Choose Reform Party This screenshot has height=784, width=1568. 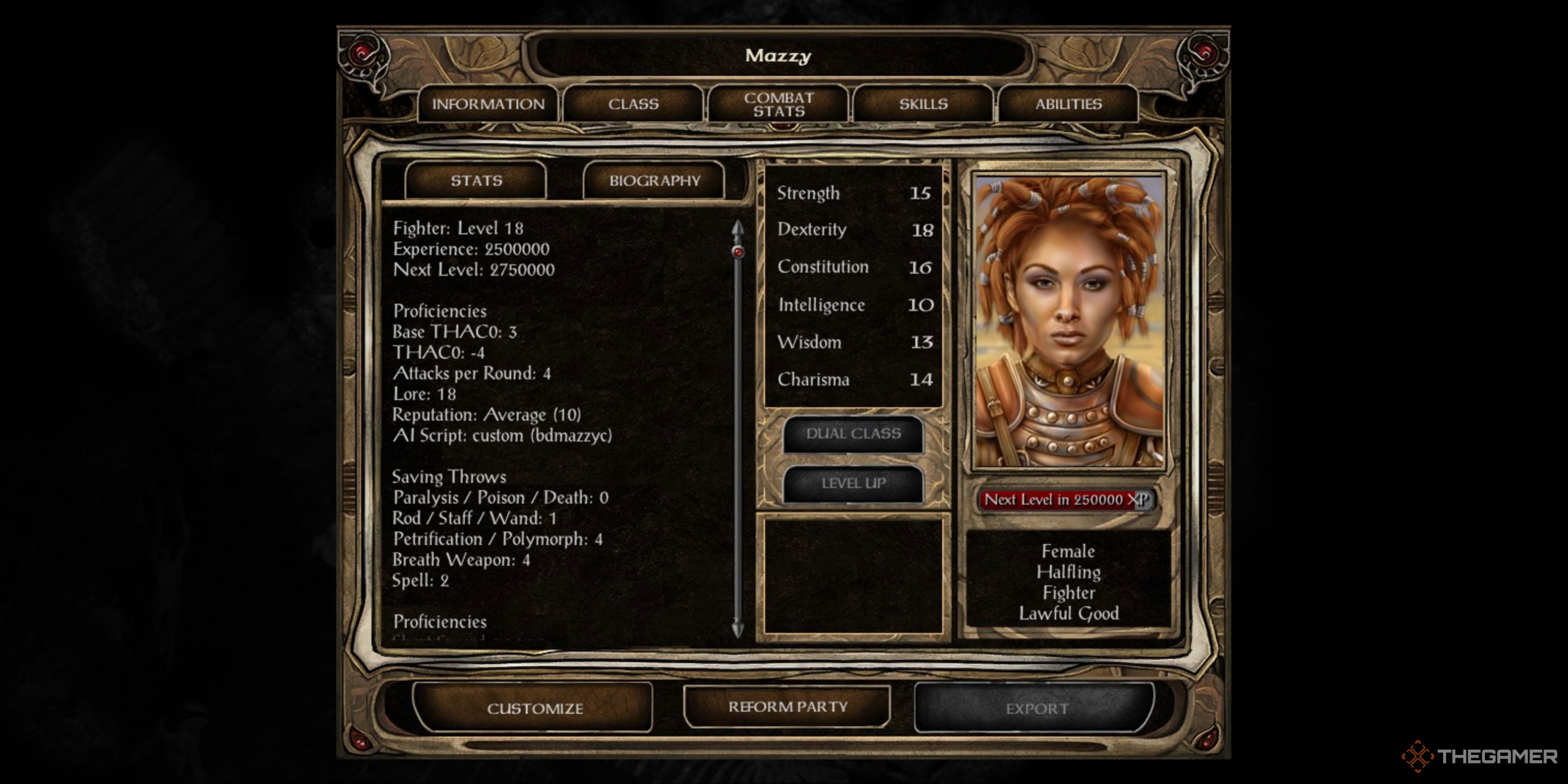pyautogui.click(x=788, y=707)
